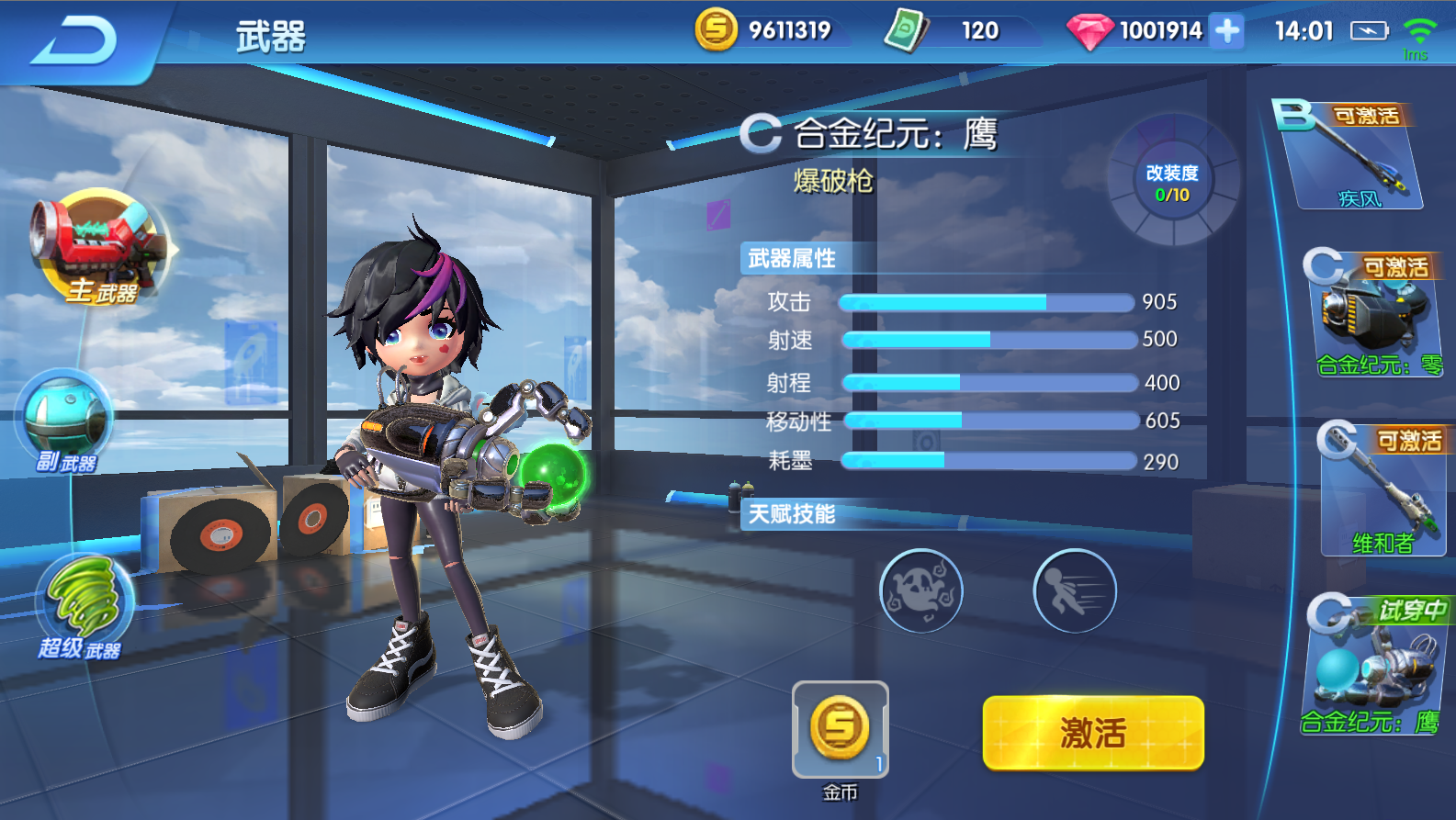Image resolution: width=1456 pixels, height=820 pixels.
Task: Click the plus button to buy diamonds
Action: click(x=1225, y=30)
